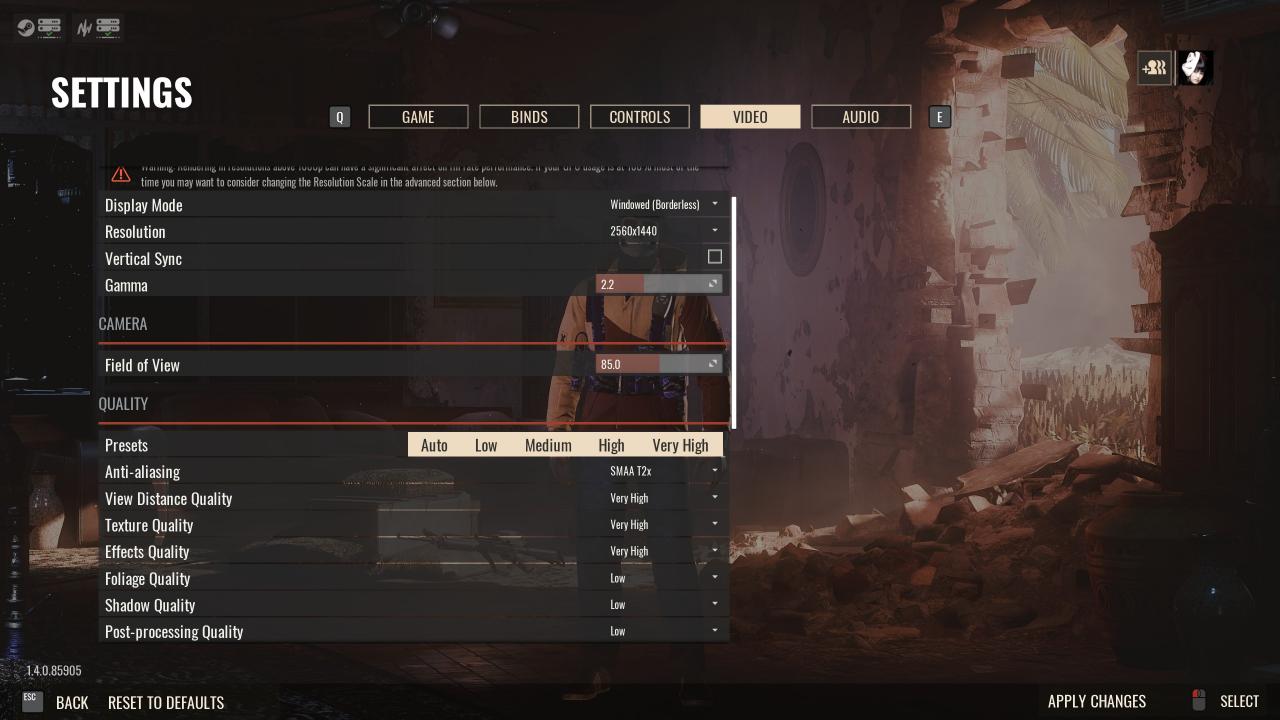Switch to the Audio tab
This screenshot has height=720, width=1280.
pyautogui.click(x=860, y=117)
